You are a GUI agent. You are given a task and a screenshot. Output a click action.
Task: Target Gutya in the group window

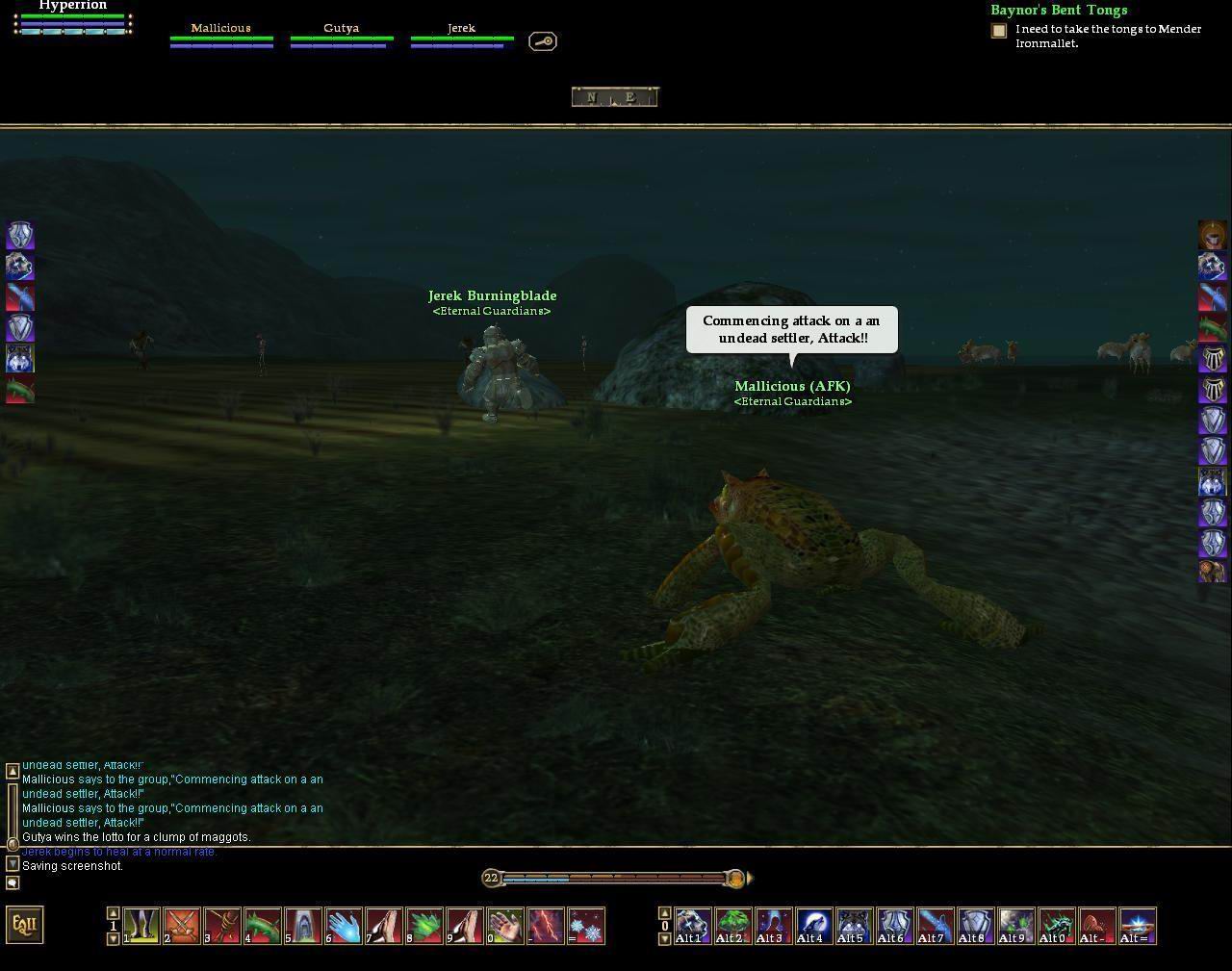pyautogui.click(x=341, y=35)
